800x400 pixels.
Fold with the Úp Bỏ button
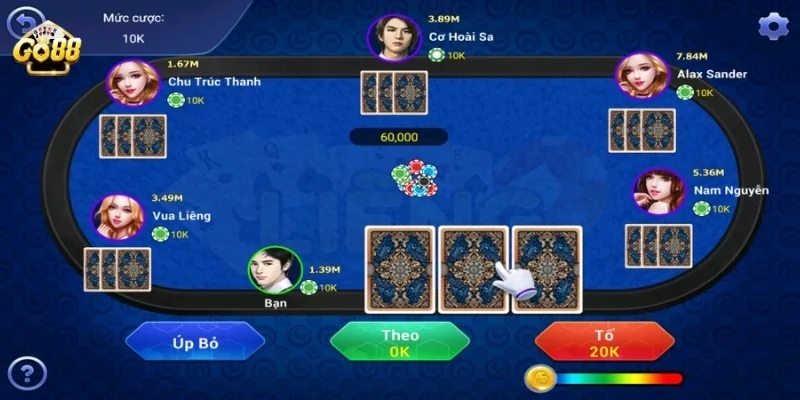pos(195,341)
